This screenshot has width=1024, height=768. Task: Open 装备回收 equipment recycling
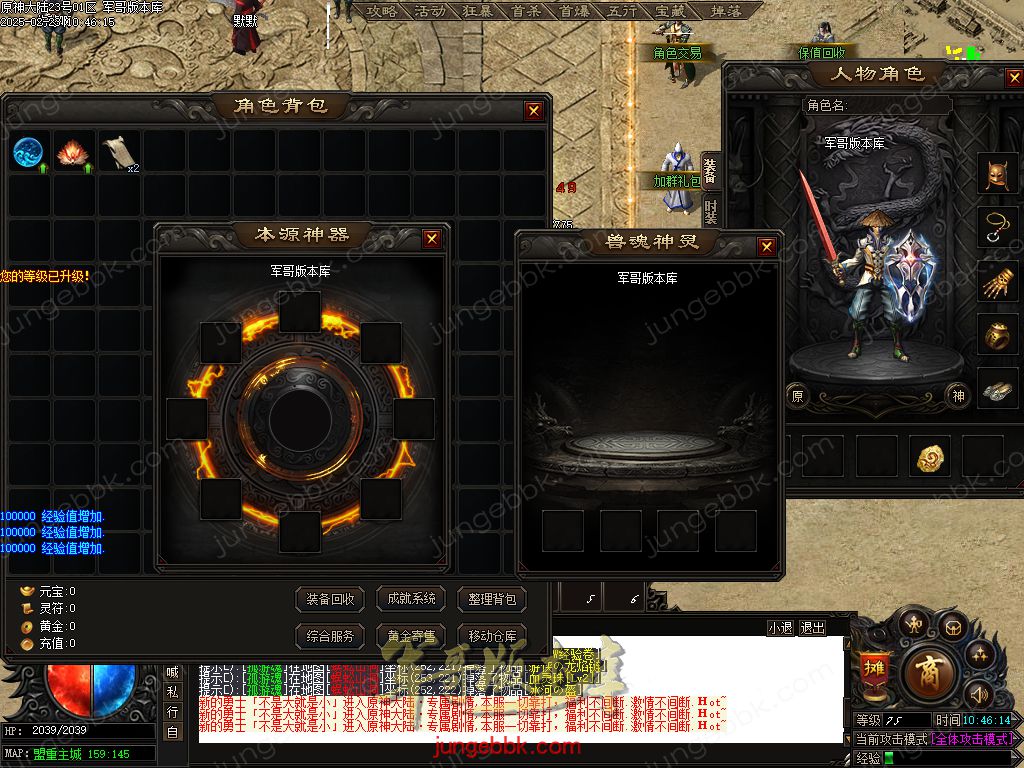pyautogui.click(x=330, y=599)
